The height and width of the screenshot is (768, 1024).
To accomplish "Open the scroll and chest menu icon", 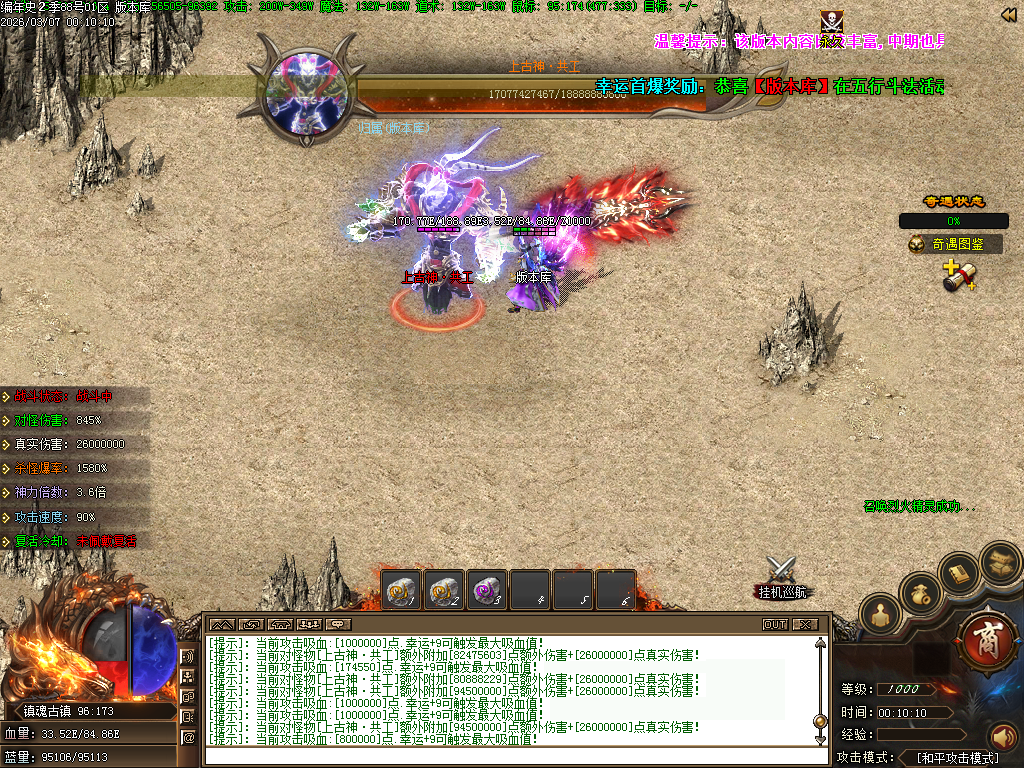I will pos(998,562).
